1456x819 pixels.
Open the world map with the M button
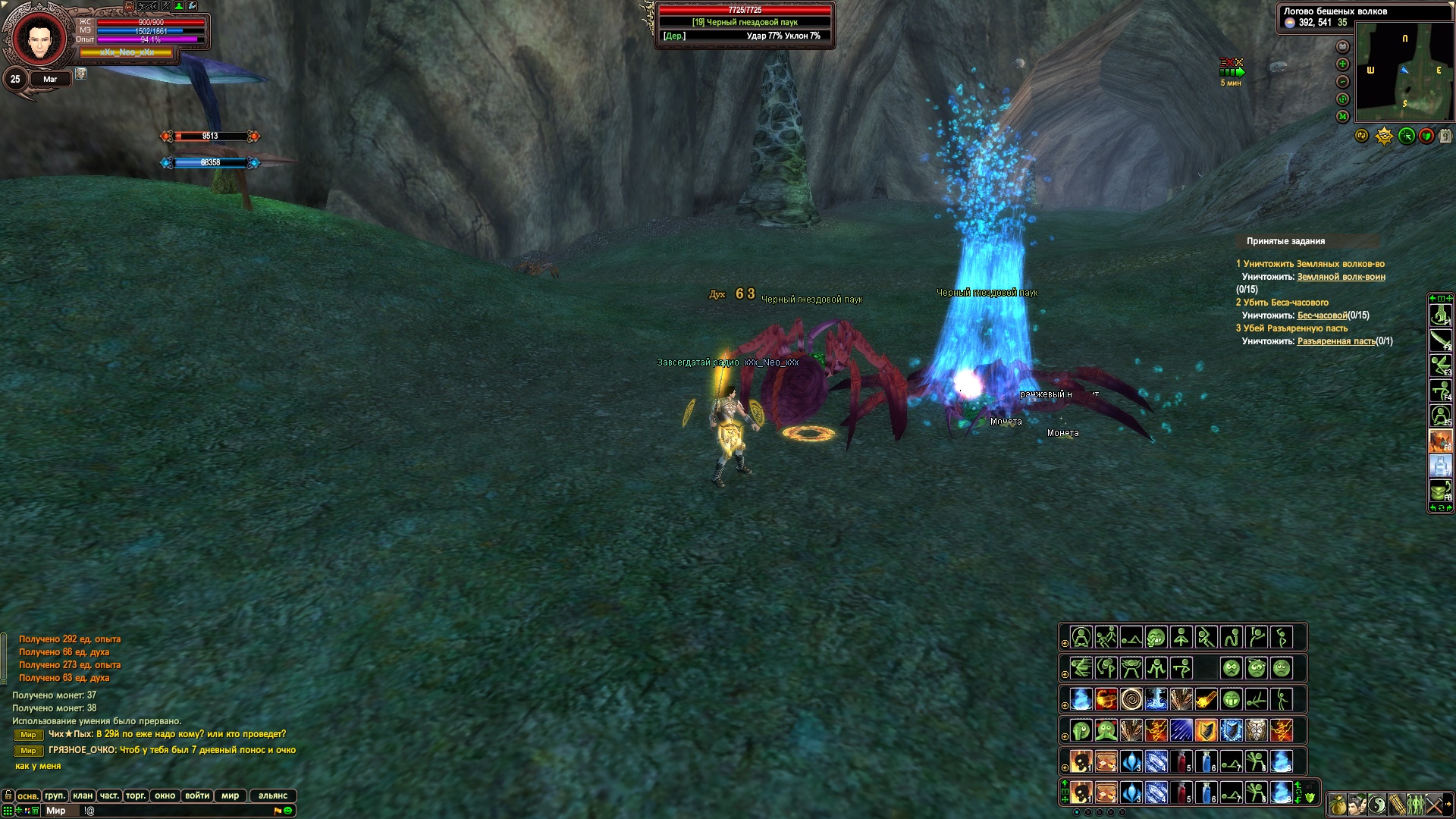tap(1342, 116)
